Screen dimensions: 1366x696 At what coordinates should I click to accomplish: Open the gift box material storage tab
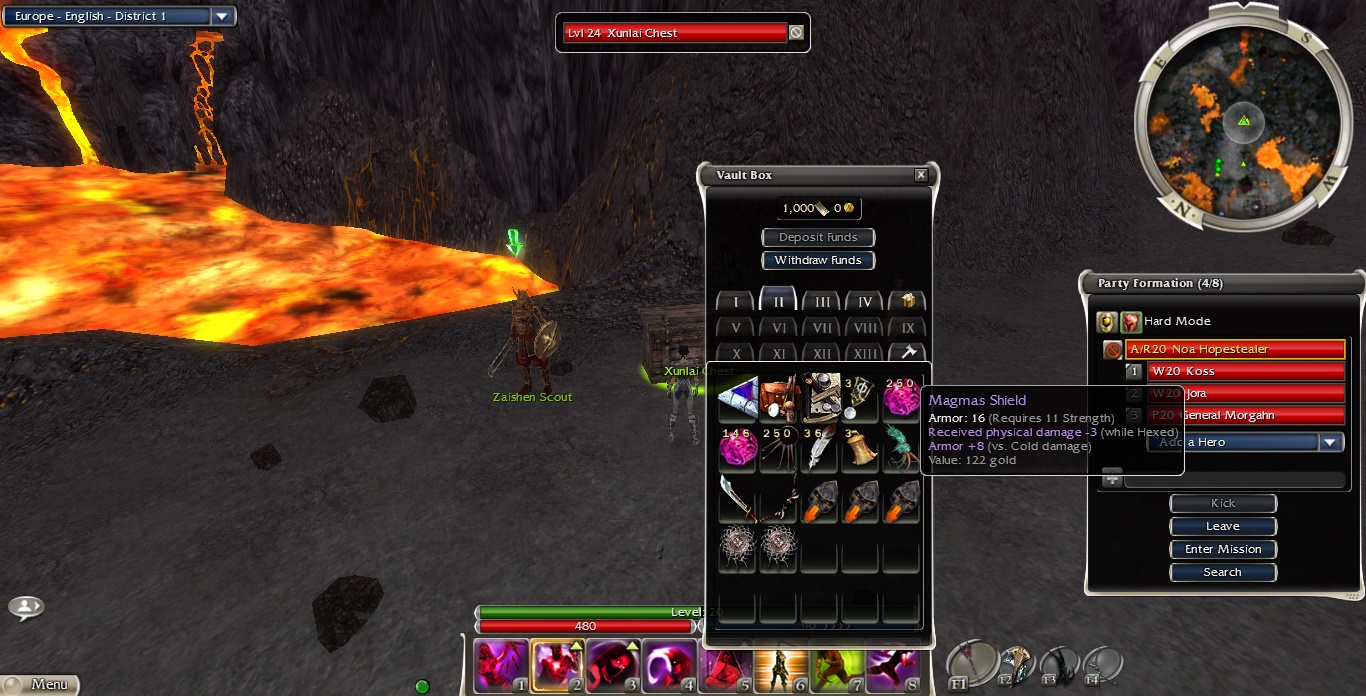point(908,302)
